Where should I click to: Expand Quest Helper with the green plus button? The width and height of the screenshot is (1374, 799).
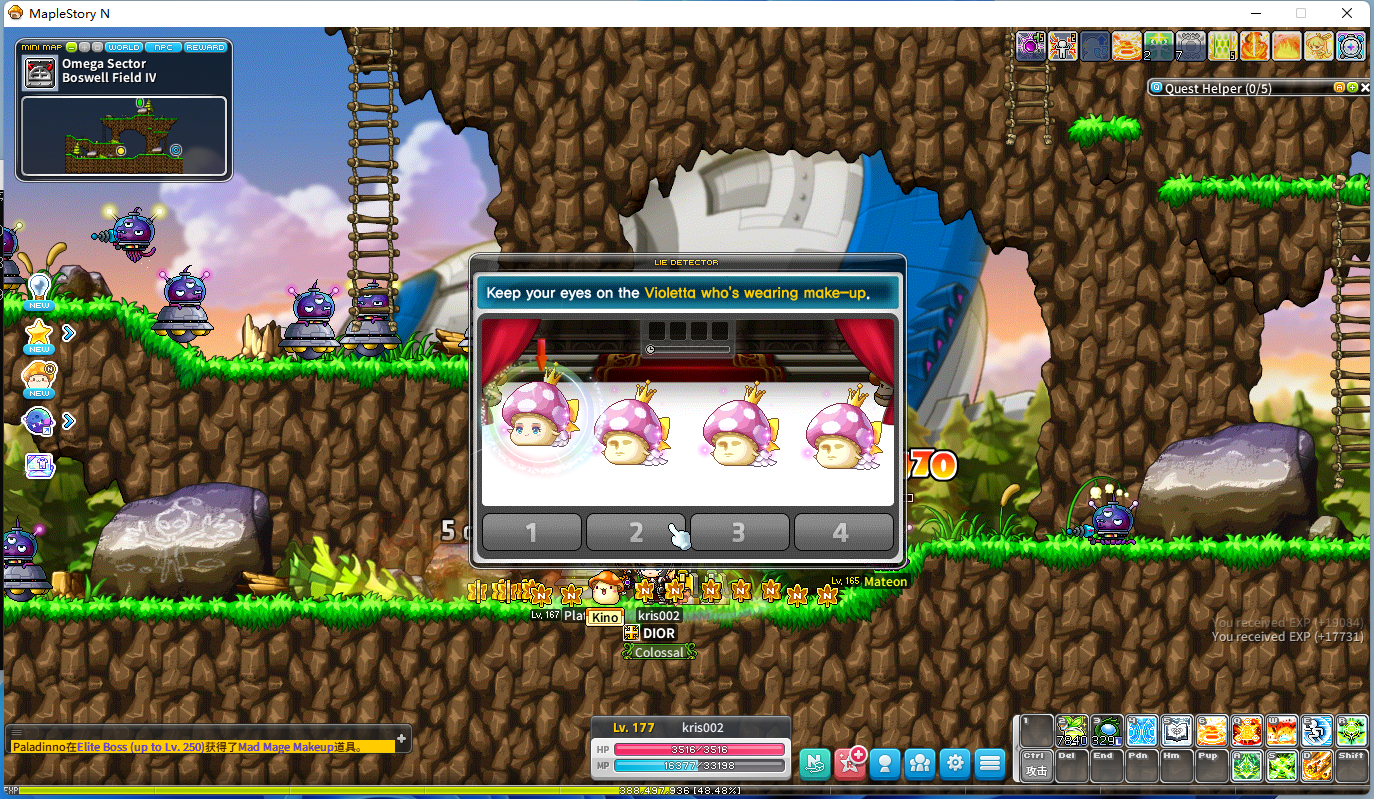click(x=1352, y=87)
